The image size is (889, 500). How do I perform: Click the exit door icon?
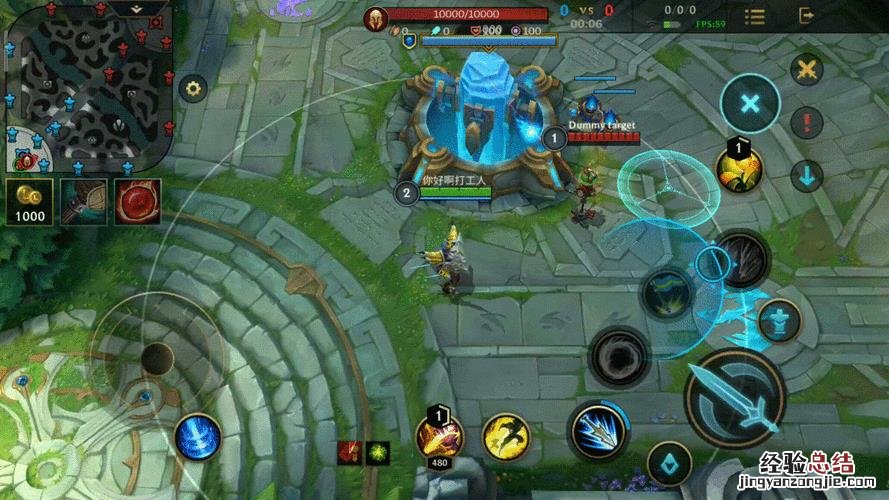(807, 17)
